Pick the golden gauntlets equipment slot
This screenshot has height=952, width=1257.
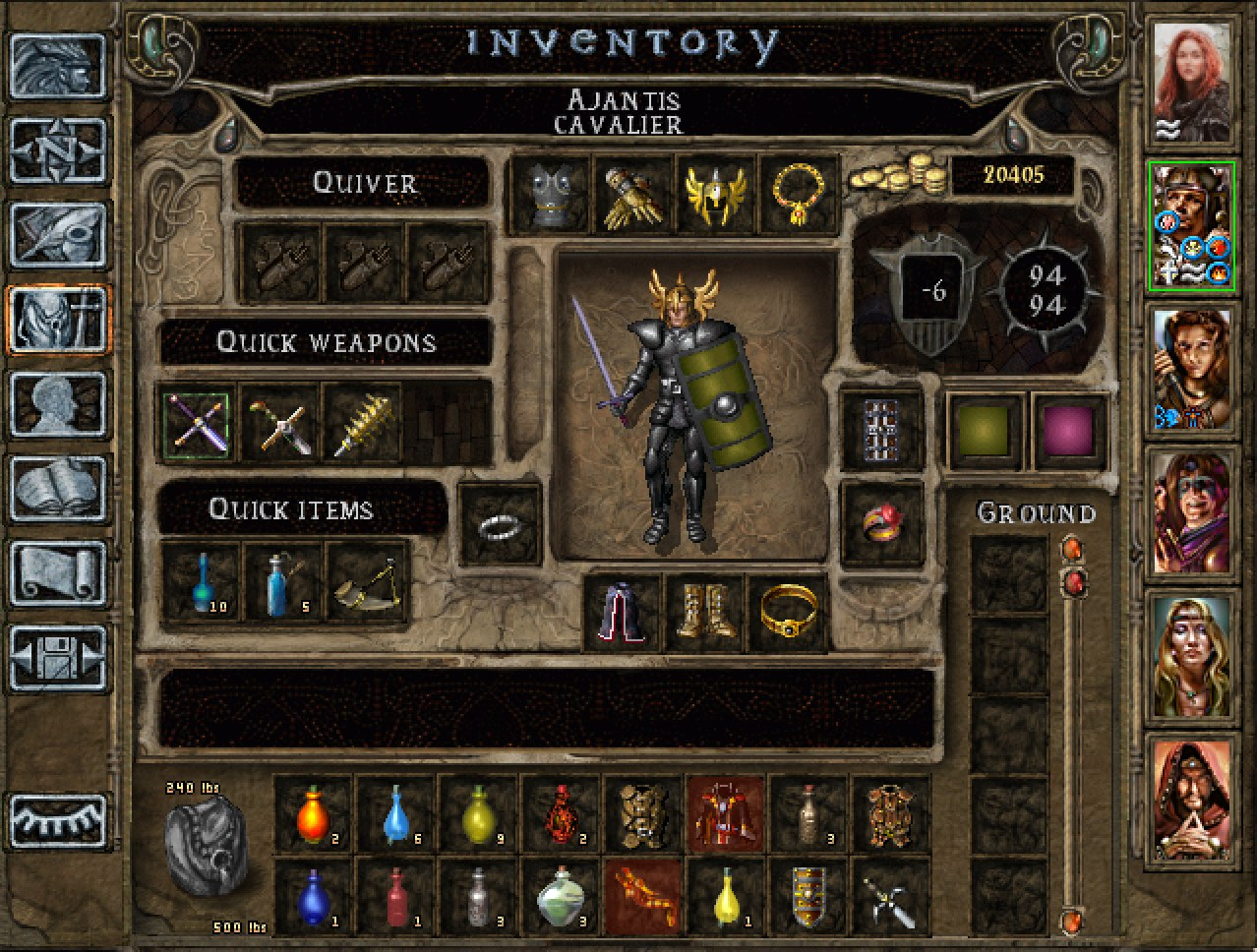[632, 194]
